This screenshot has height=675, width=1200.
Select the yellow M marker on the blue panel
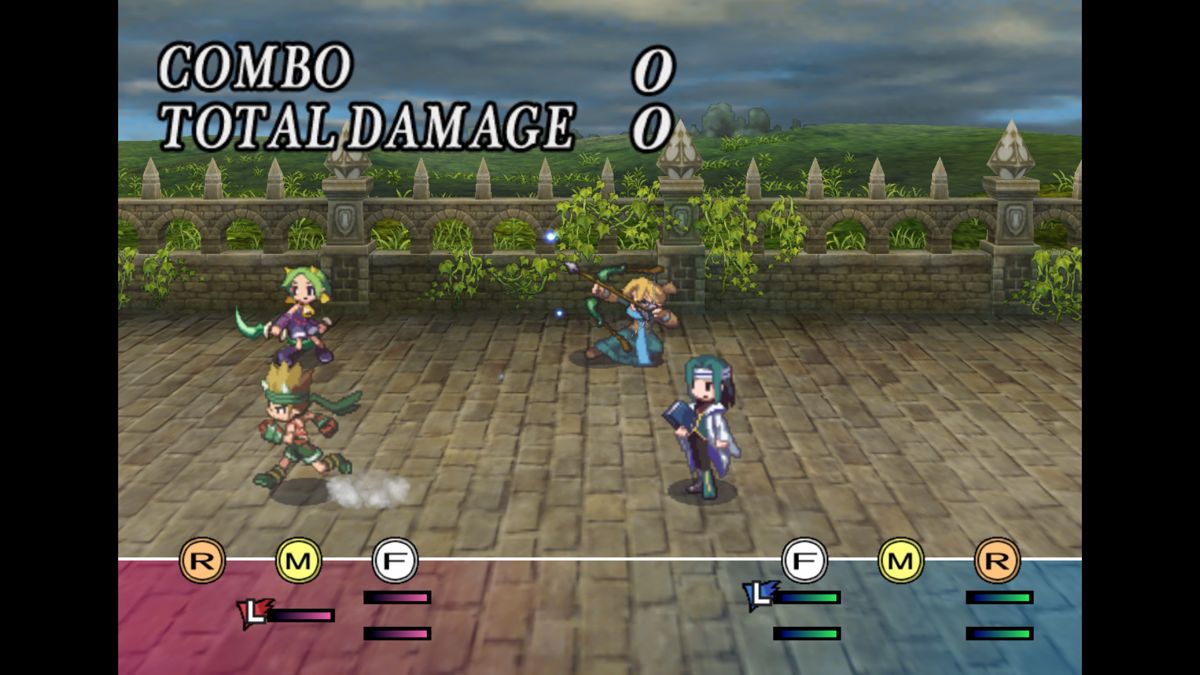[900, 560]
